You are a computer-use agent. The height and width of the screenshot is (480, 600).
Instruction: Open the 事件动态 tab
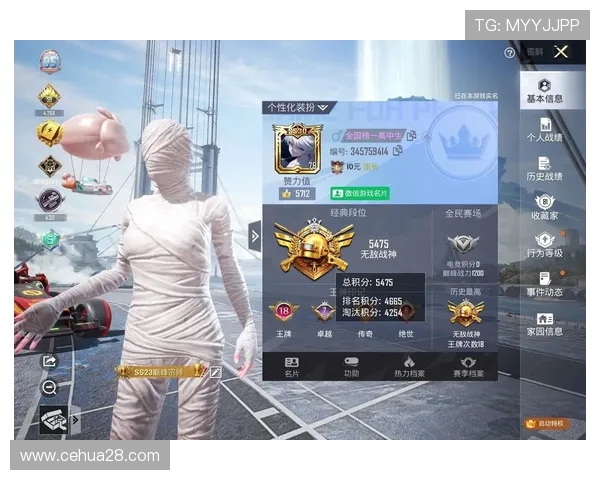click(545, 285)
